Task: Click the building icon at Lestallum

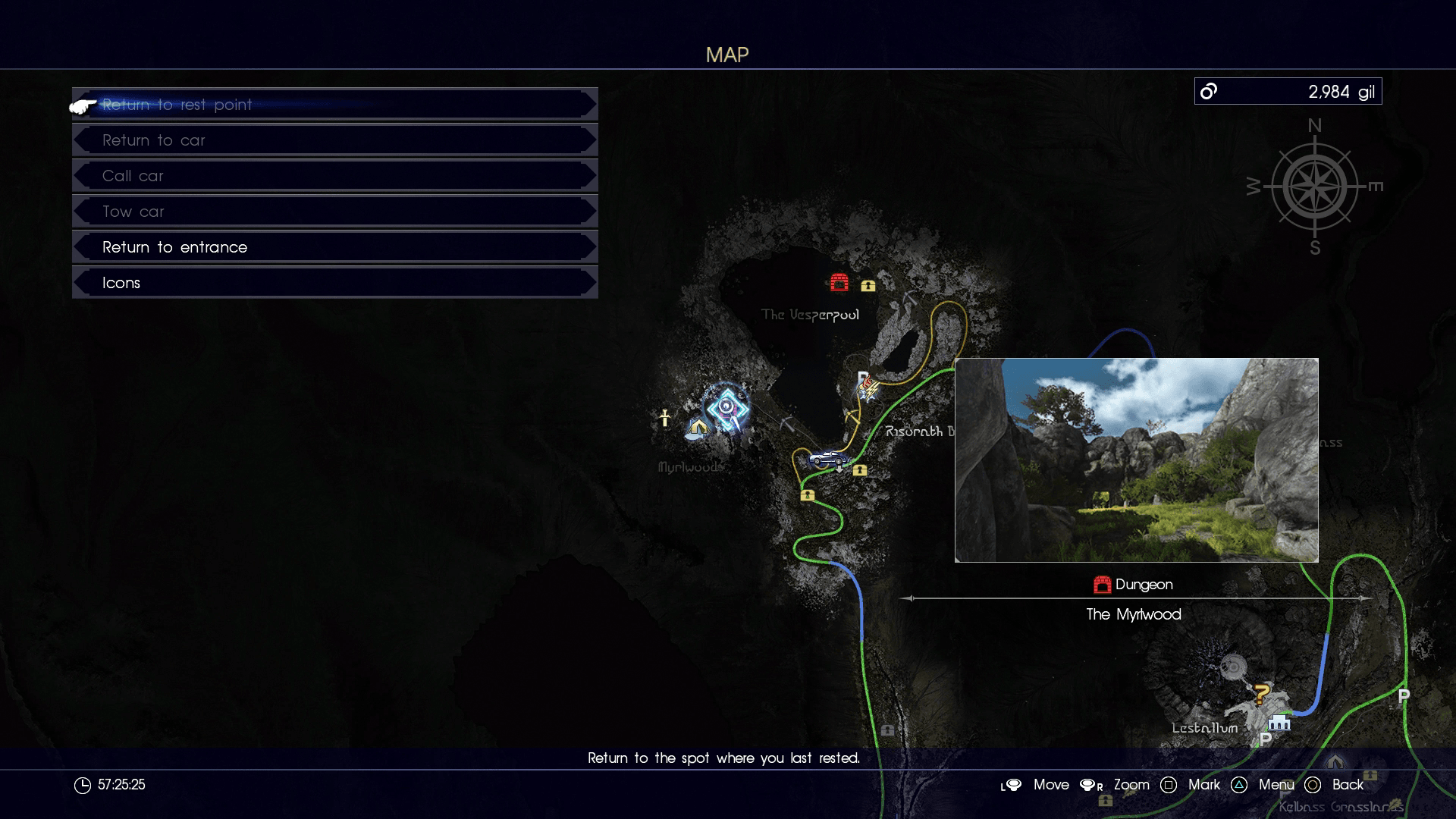Action: tap(1279, 722)
